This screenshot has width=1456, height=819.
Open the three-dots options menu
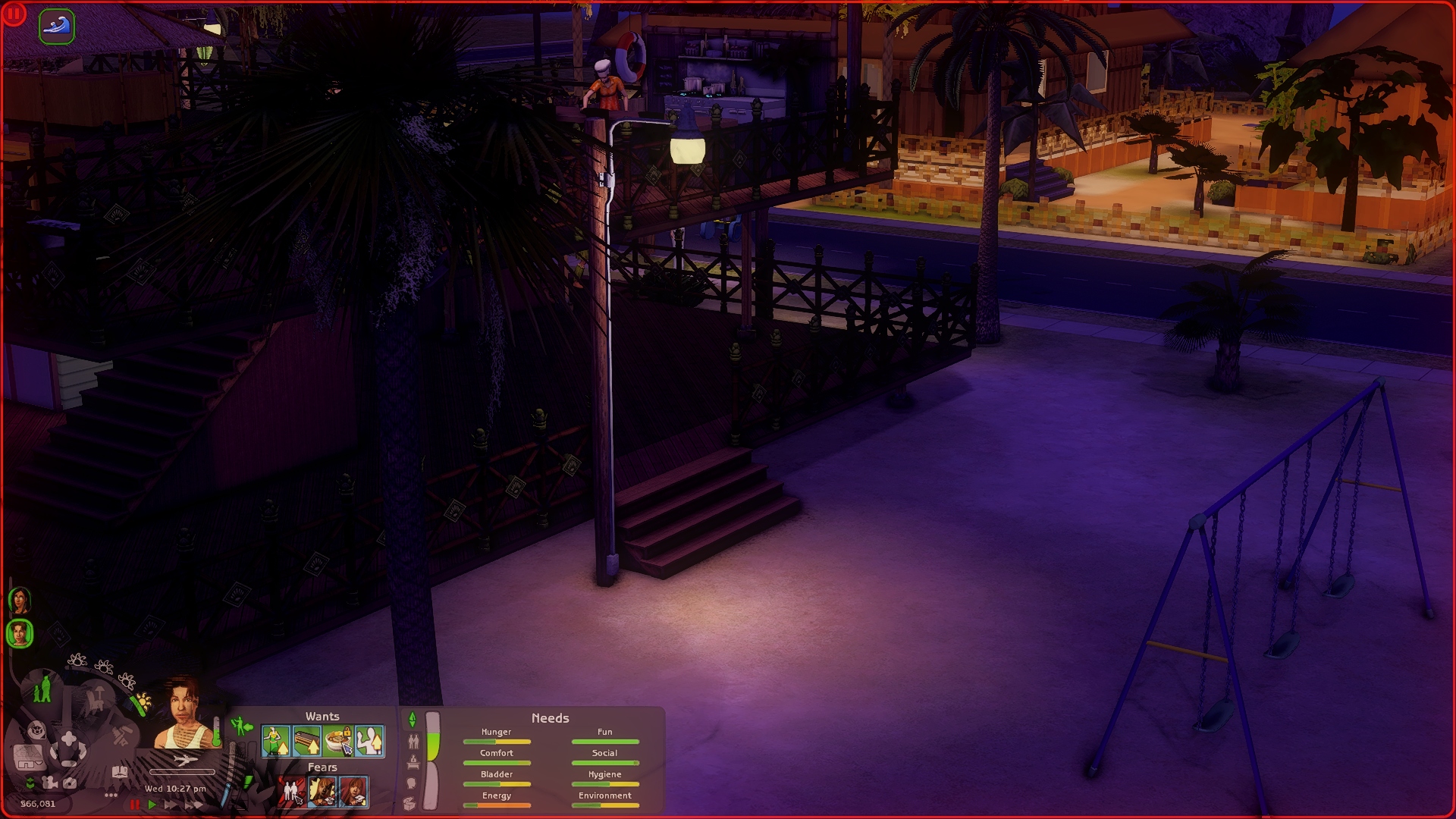[111, 795]
